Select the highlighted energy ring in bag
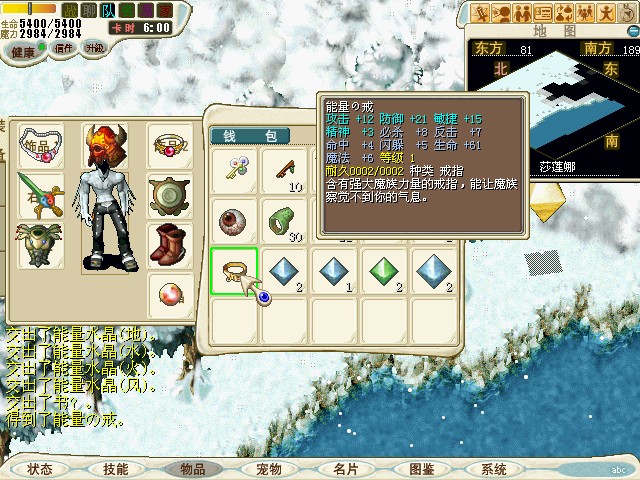This screenshot has height=480, width=640. pos(234,270)
